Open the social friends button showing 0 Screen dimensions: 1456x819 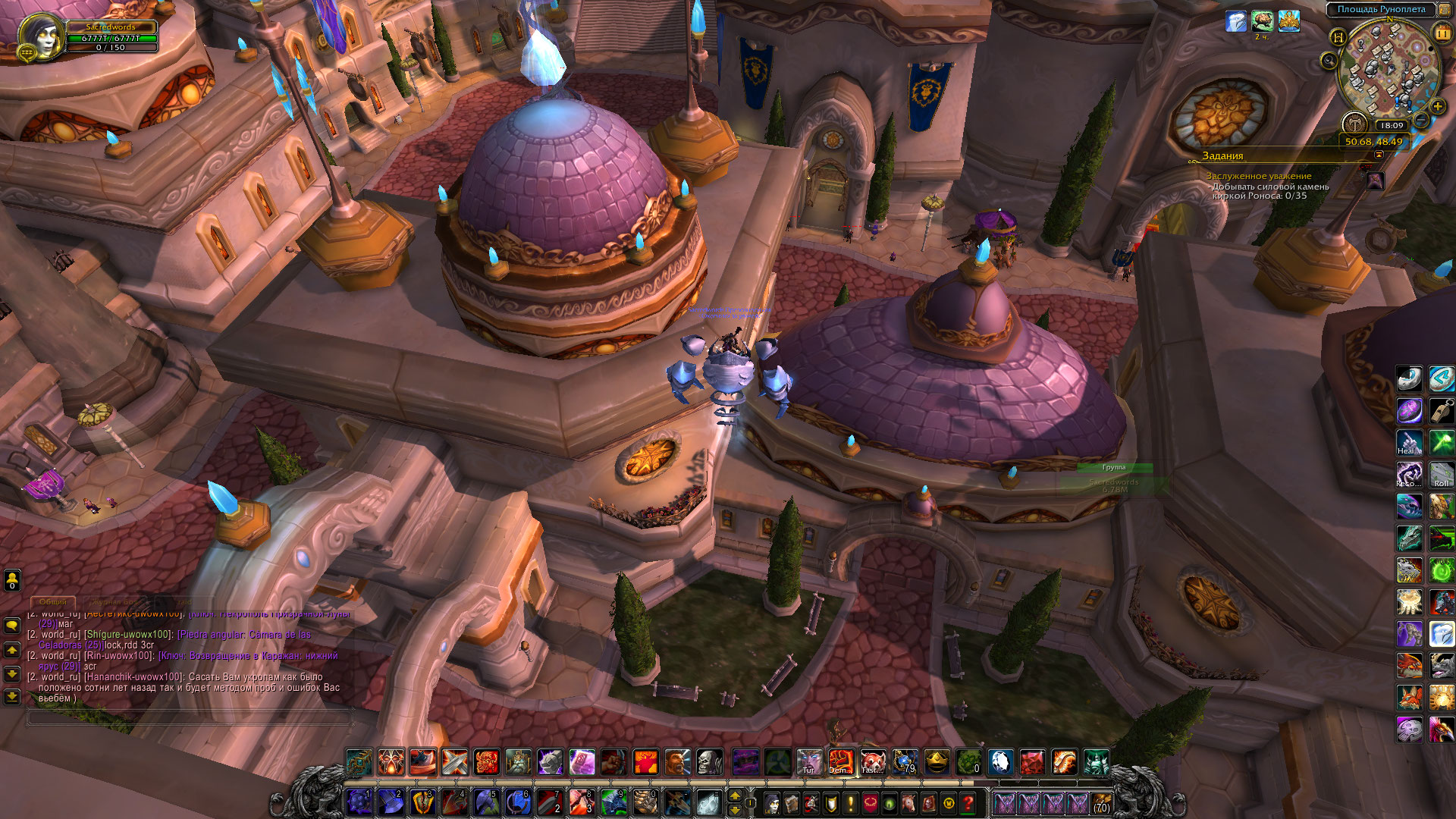12,580
